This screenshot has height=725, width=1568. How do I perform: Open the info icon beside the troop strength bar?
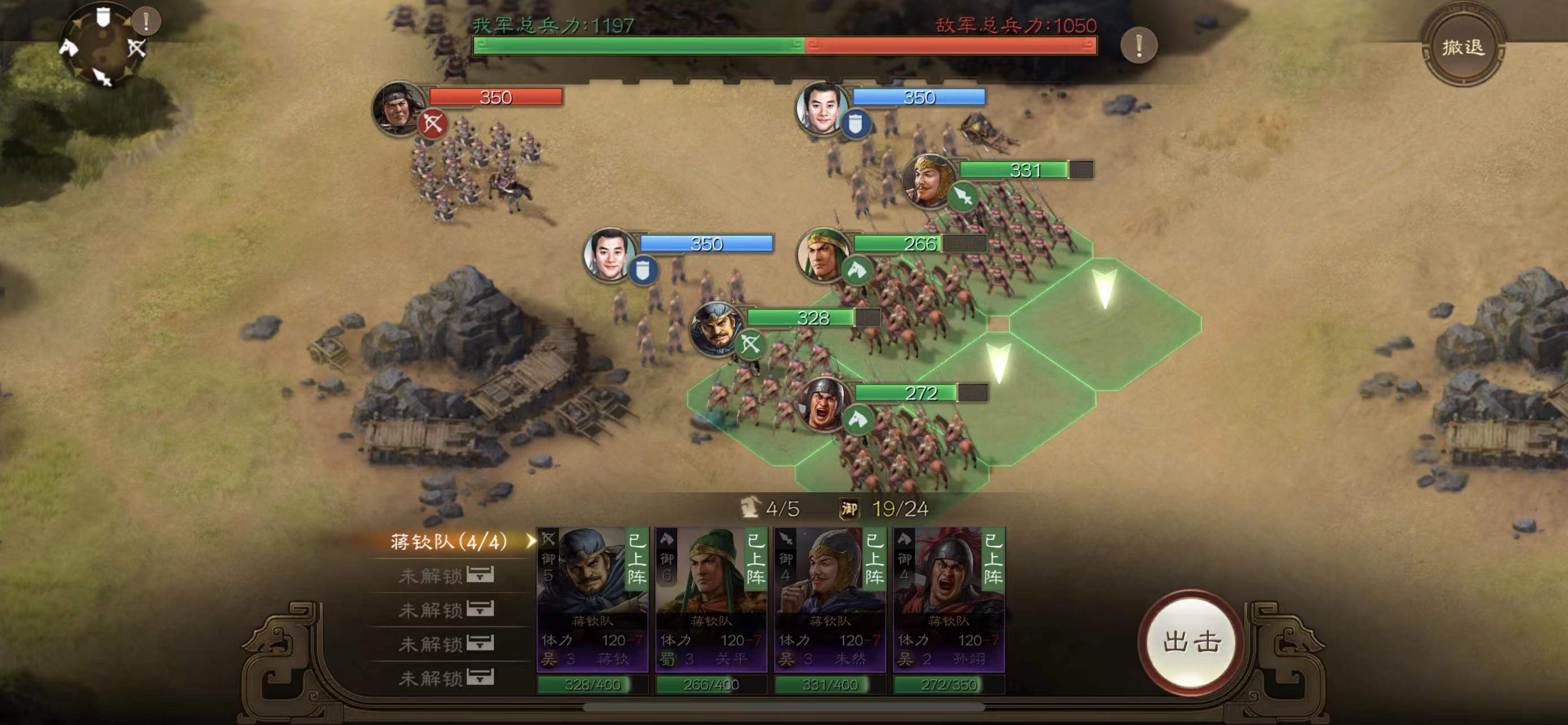[x=1138, y=45]
